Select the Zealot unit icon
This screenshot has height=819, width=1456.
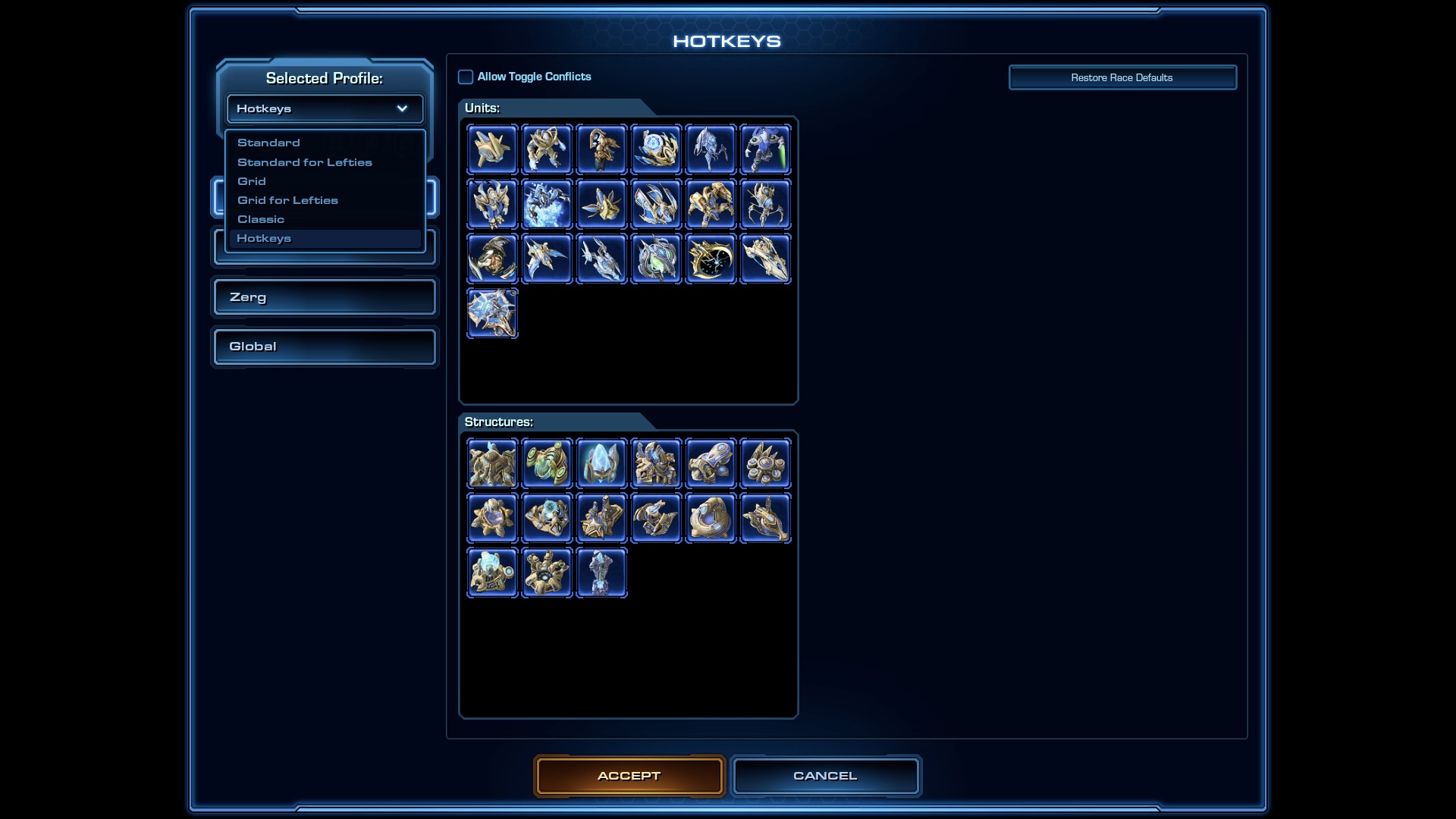[x=548, y=149]
